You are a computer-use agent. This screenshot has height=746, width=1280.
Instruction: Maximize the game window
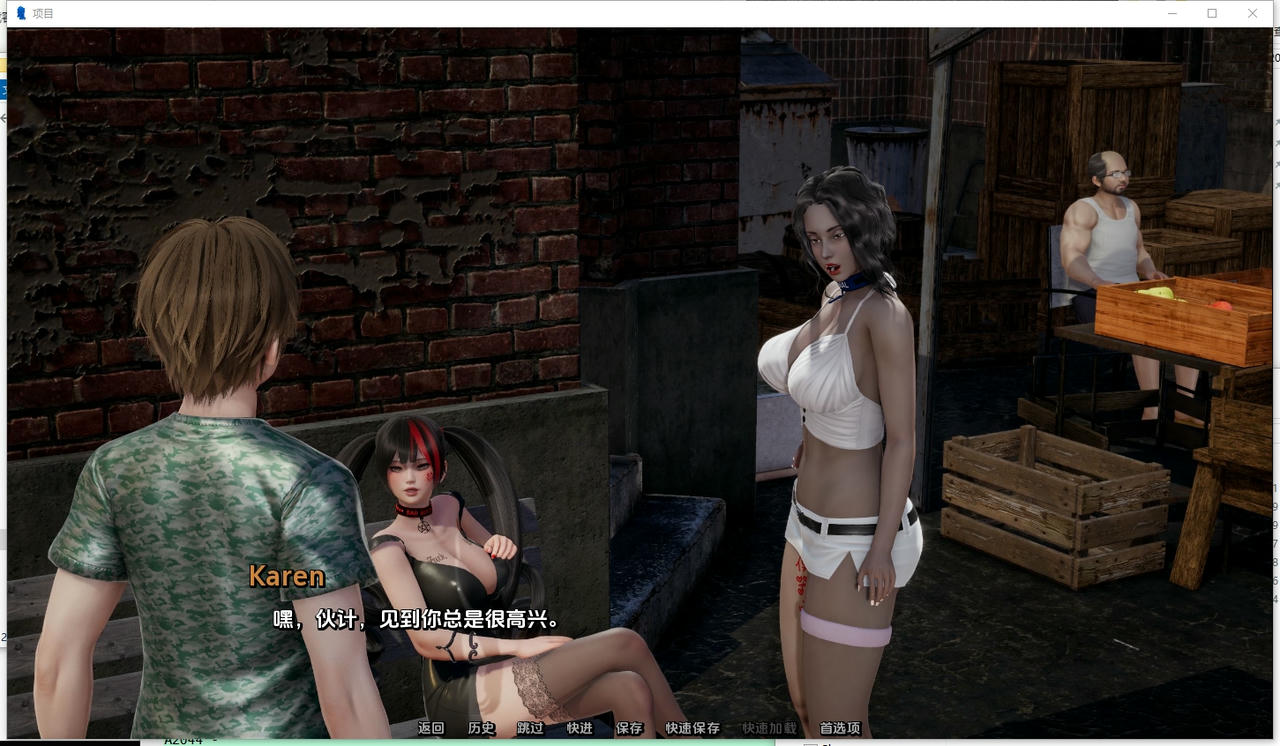pos(1212,13)
